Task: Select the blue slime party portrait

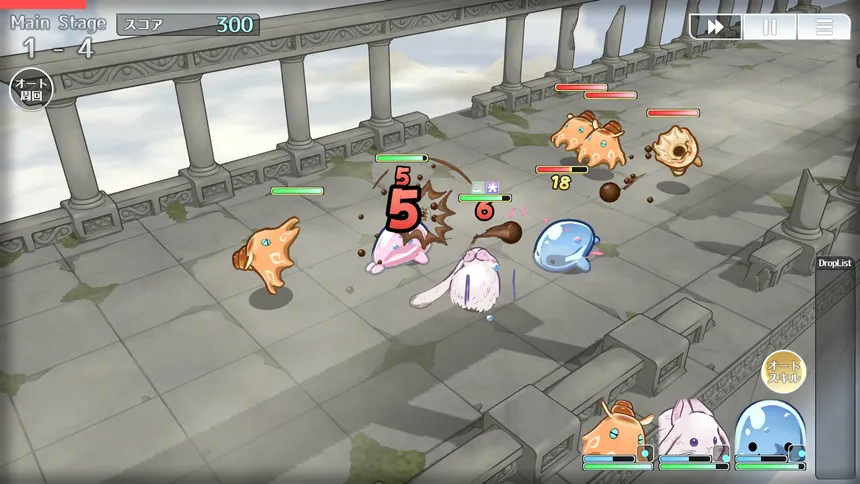Action: [767, 430]
